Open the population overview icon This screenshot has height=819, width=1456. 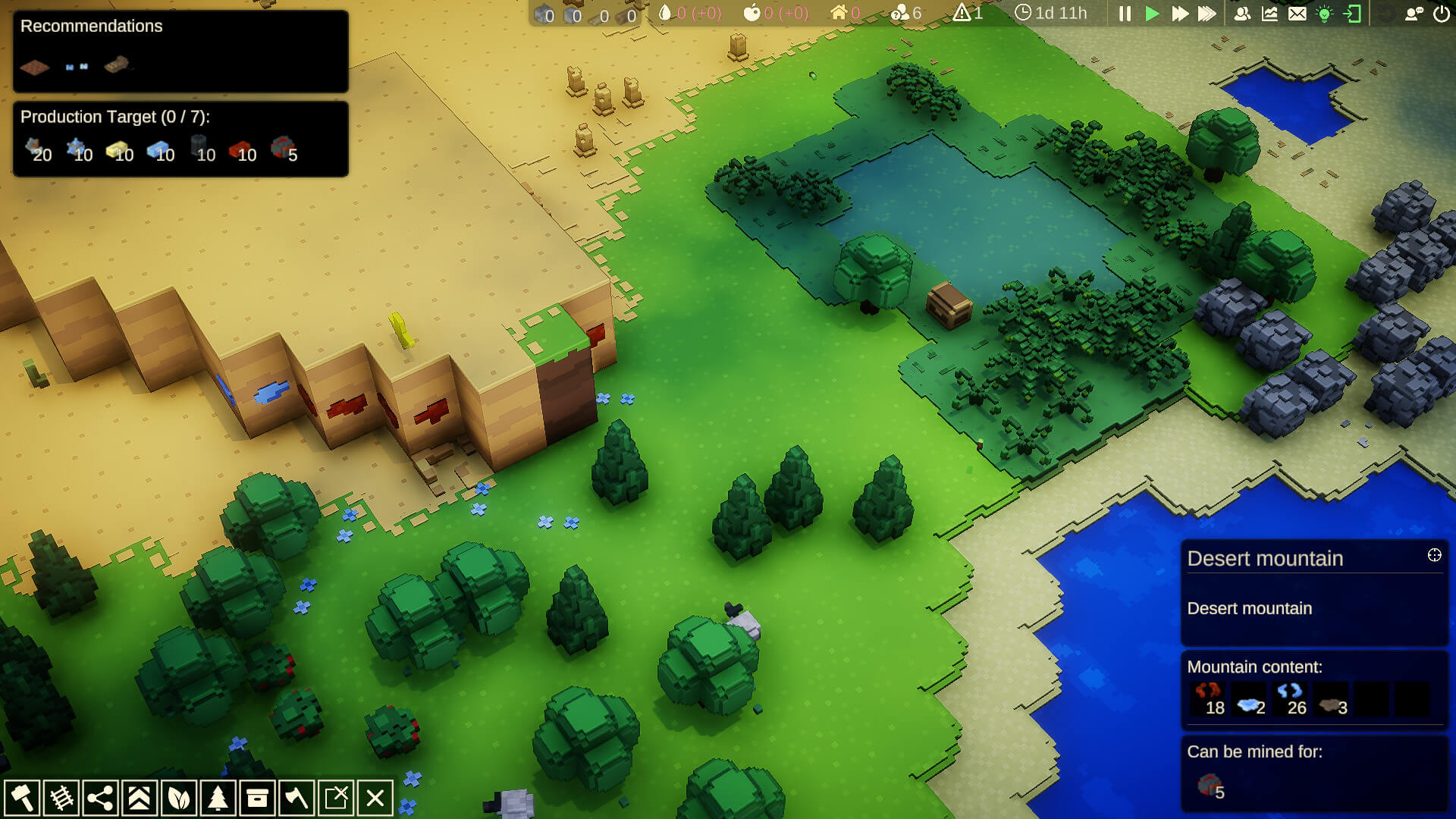pos(1242,14)
